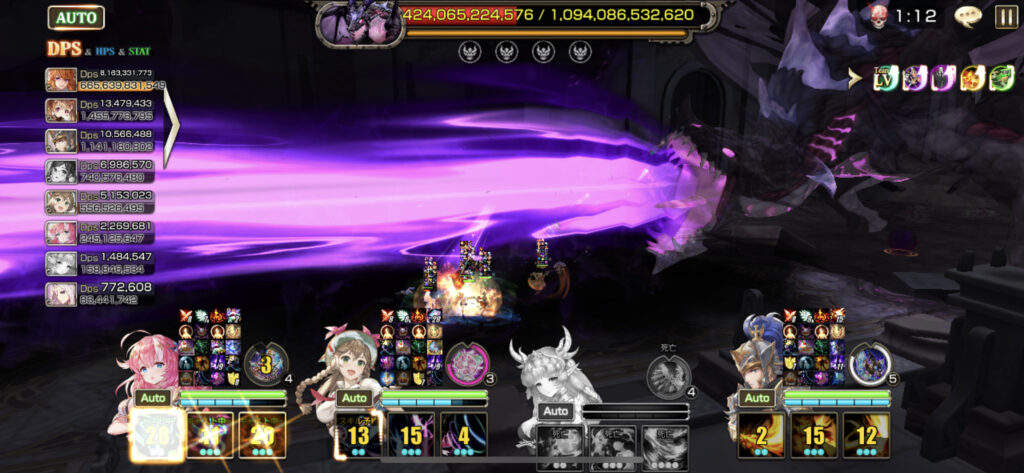Switch to the HPS stats view
This screenshot has width=1024, height=473.
coord(107,51)
